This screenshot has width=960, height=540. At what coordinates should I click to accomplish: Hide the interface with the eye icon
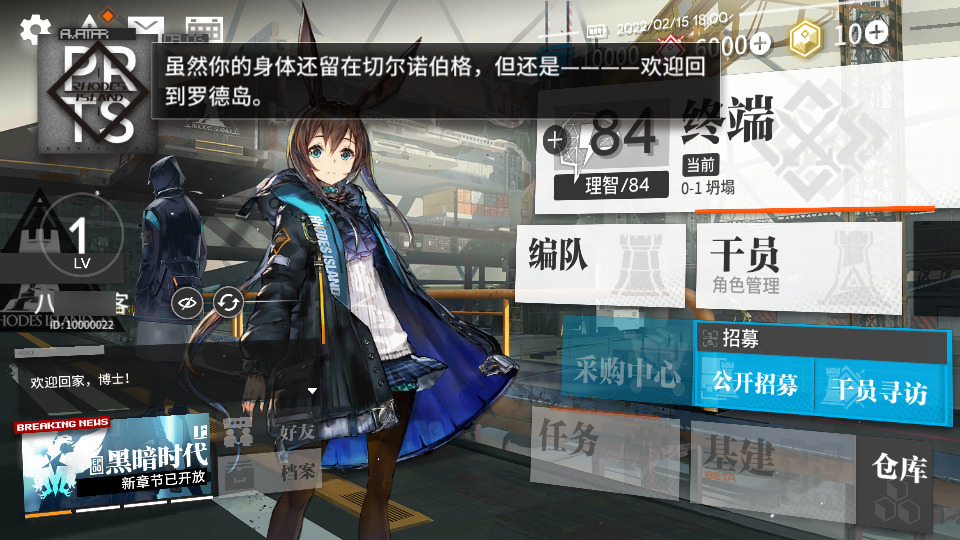coord(185,301)
